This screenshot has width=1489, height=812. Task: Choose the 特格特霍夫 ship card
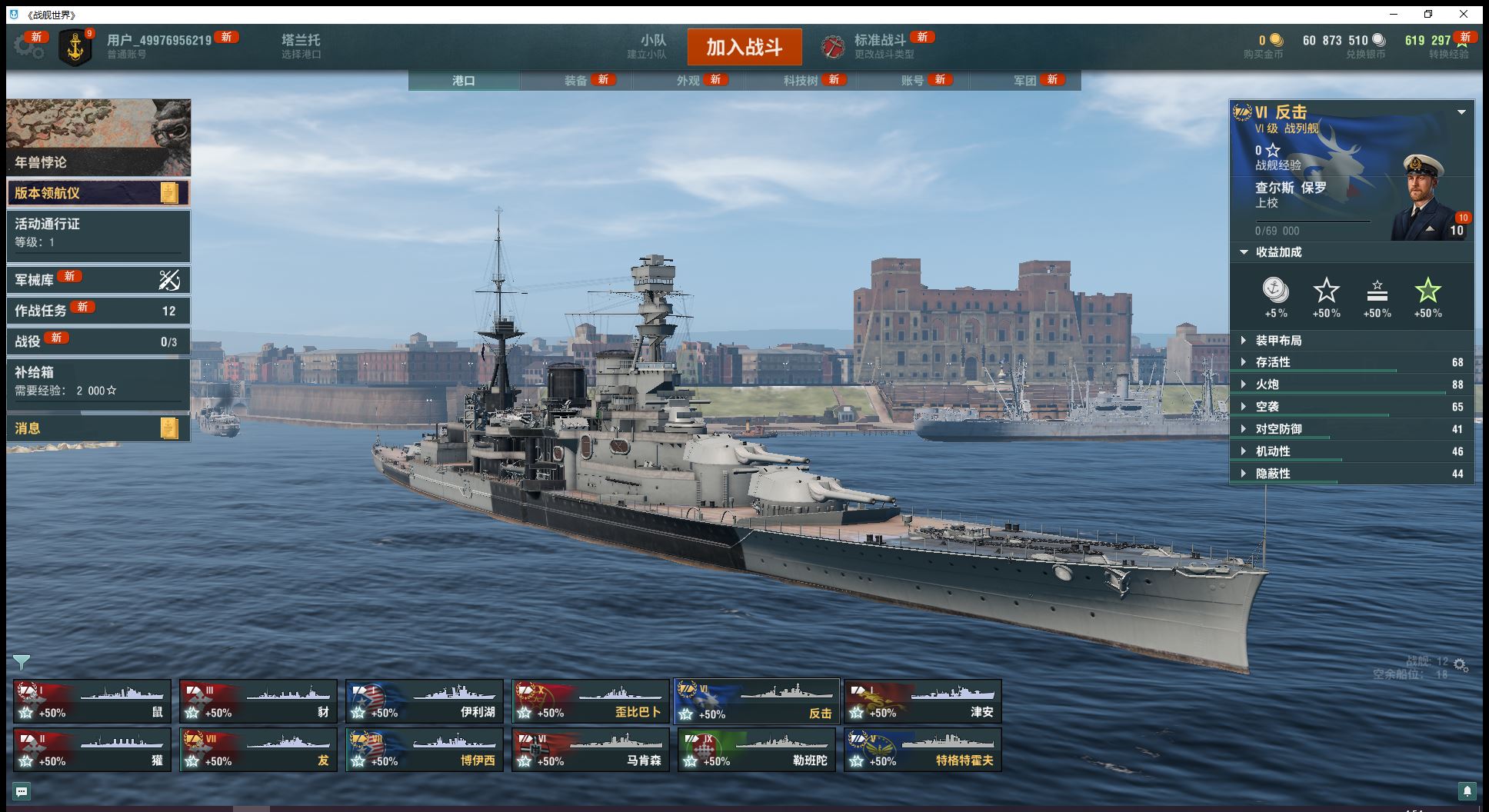[922, 750]
